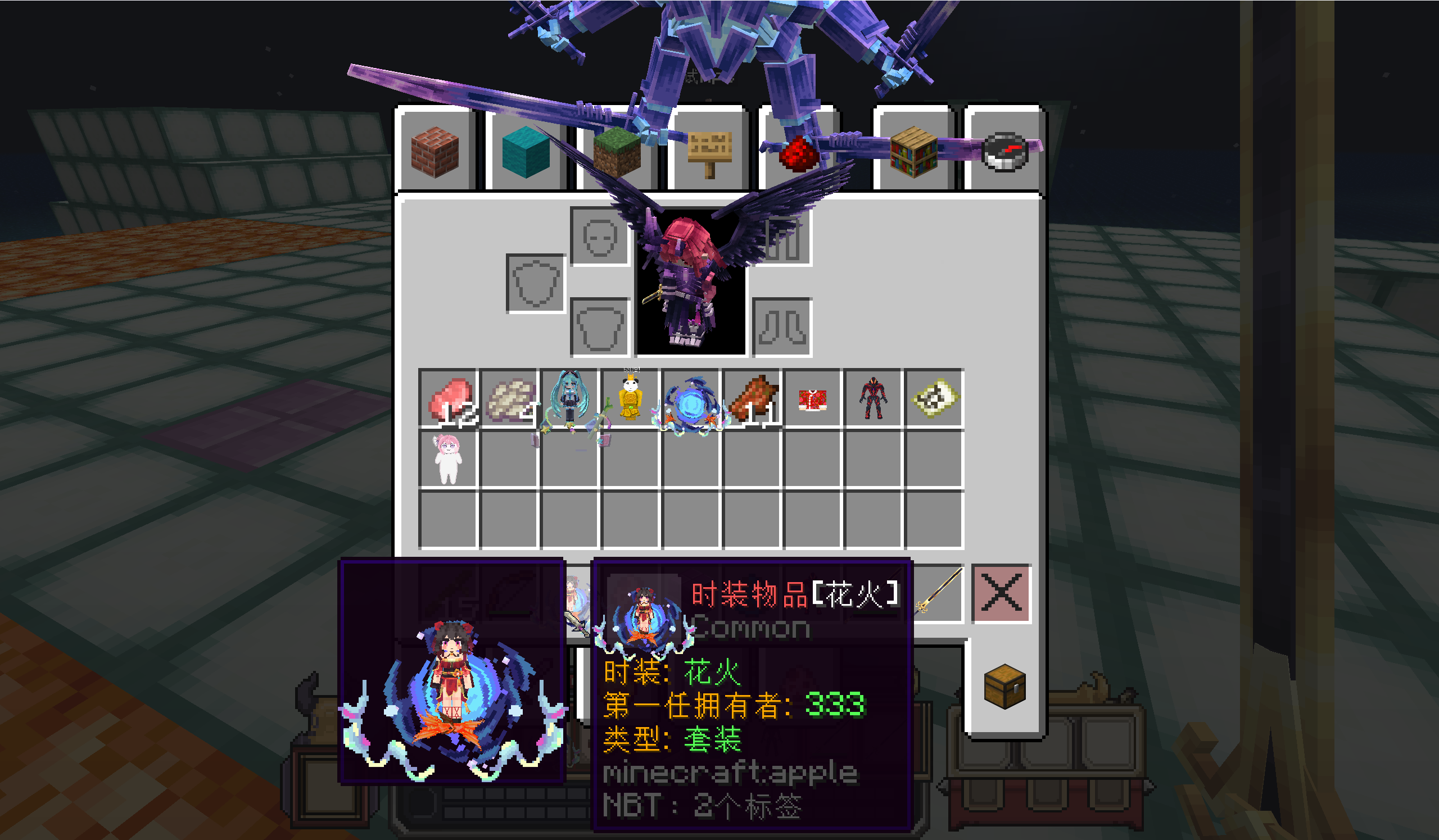The image size is (1439, 840).
Task: Select the grass block tab
Action: [617, 152]
